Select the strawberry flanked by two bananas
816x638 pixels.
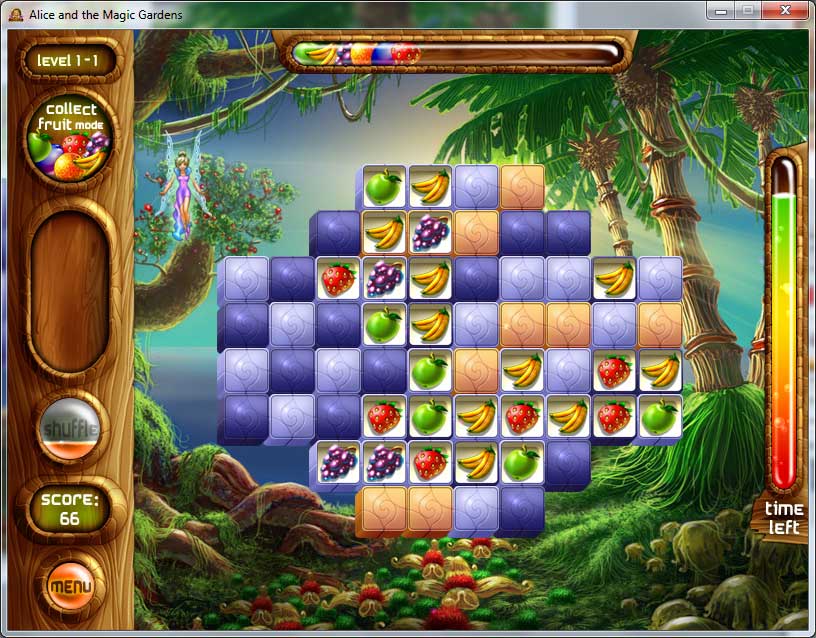point(522,416)
